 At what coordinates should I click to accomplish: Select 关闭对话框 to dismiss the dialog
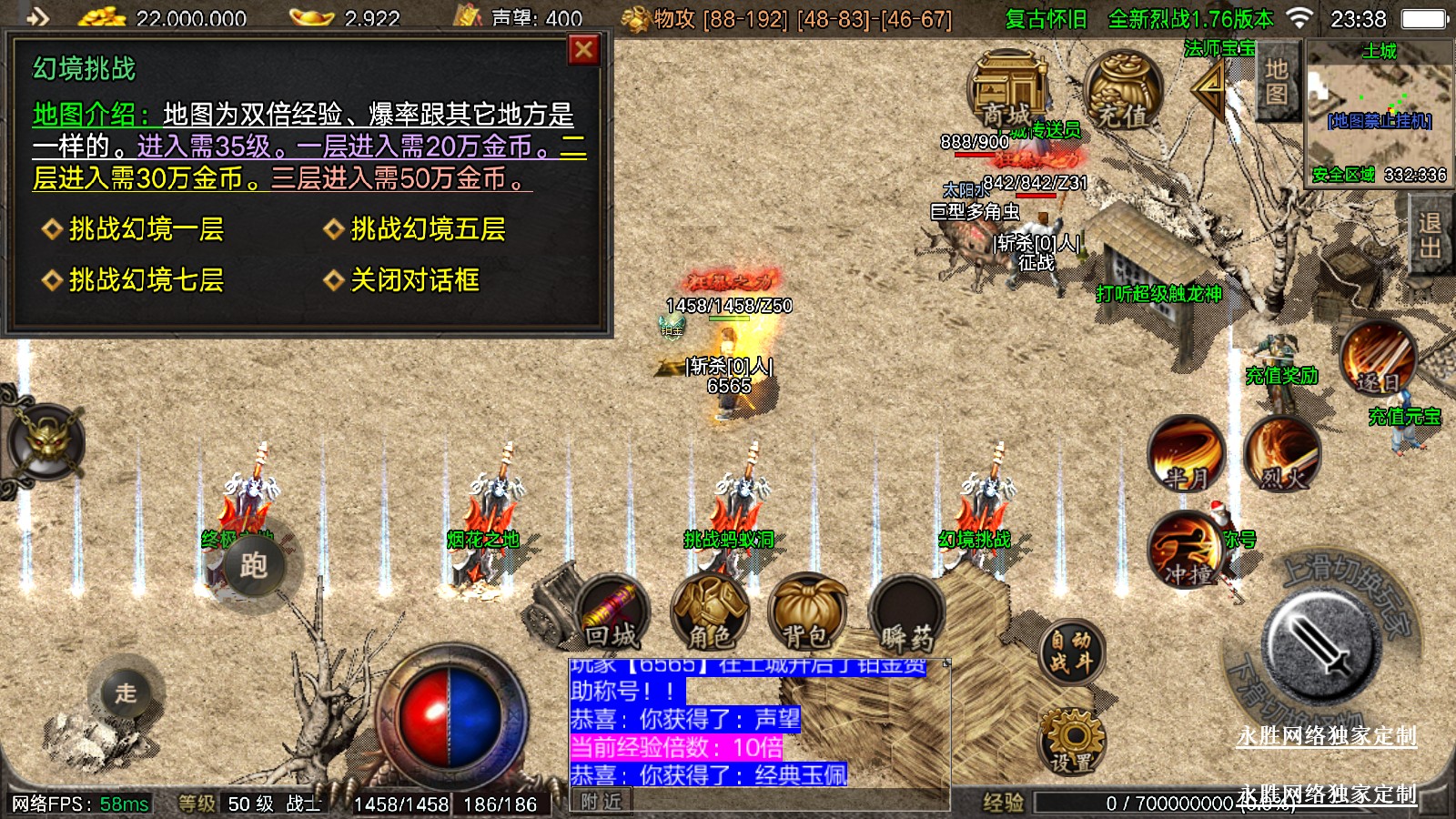[x=414, y=280]
